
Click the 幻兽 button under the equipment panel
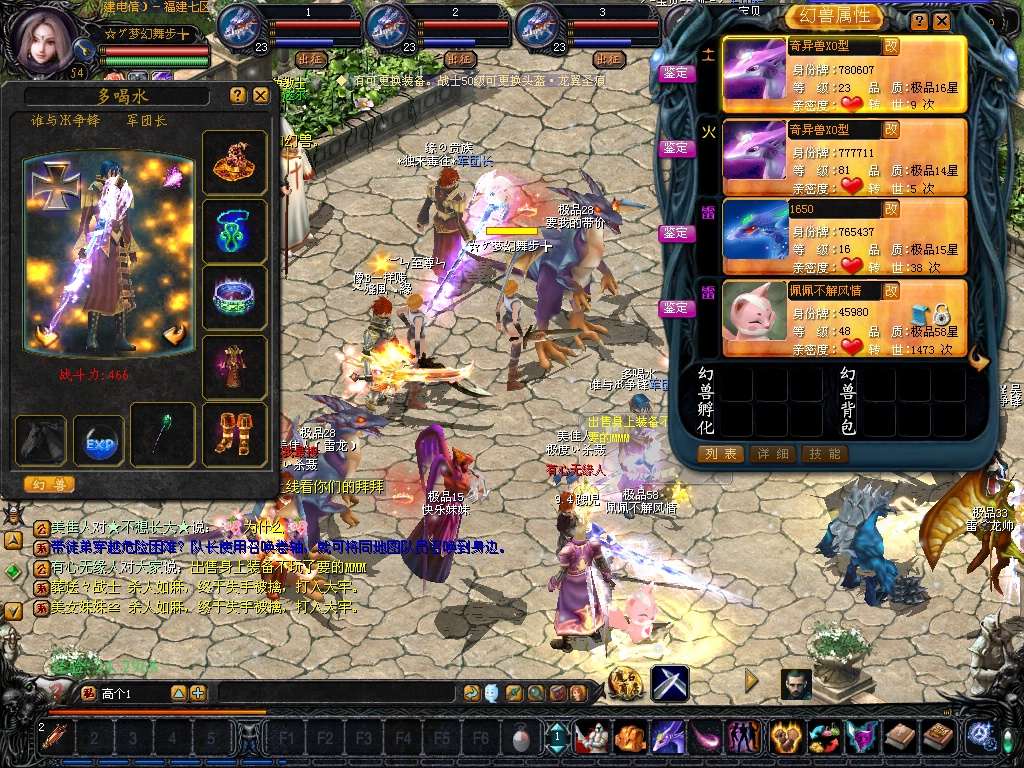pos(49,485)
